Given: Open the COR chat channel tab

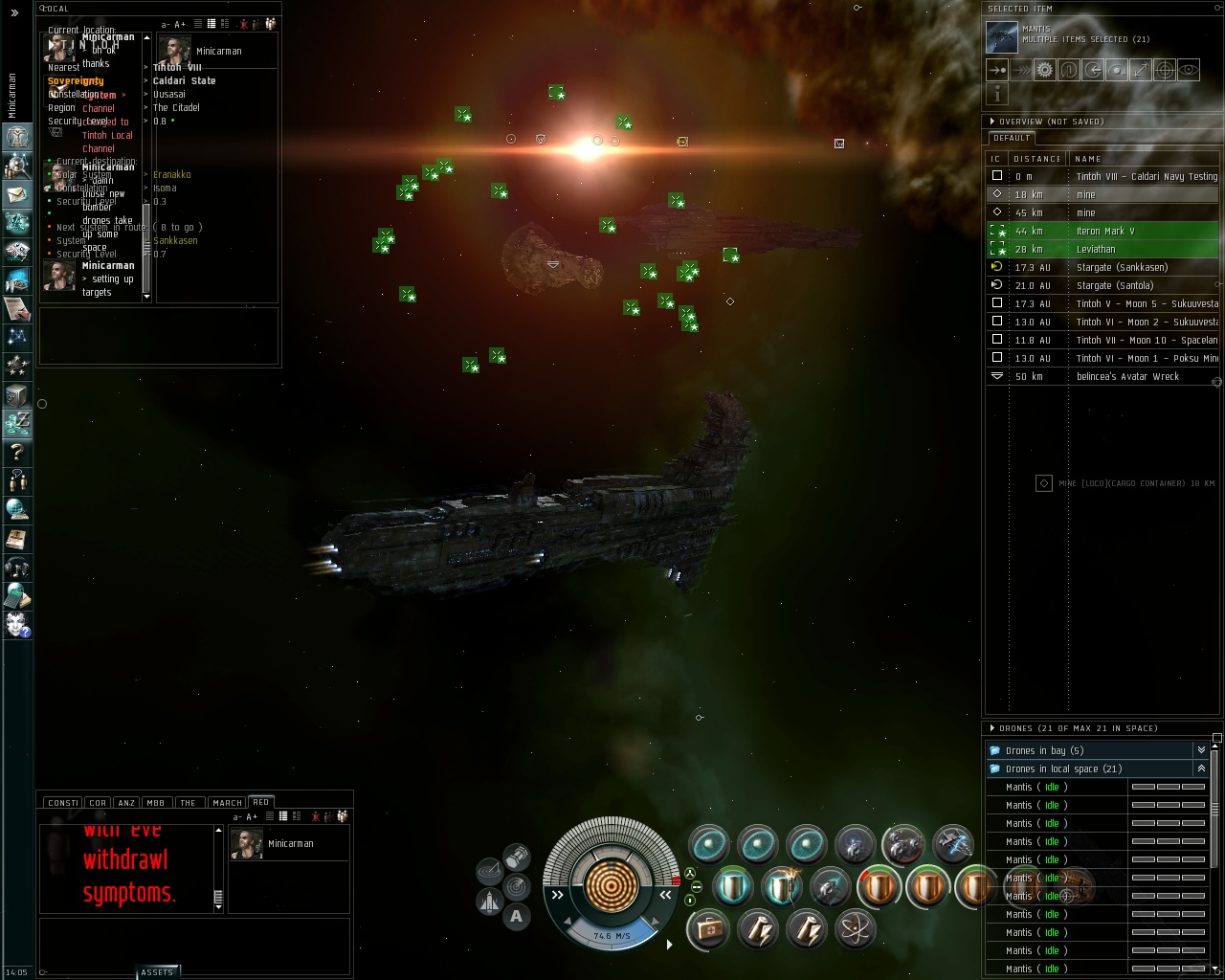Looking at the screenshot, I should click(x=98, y=803).
